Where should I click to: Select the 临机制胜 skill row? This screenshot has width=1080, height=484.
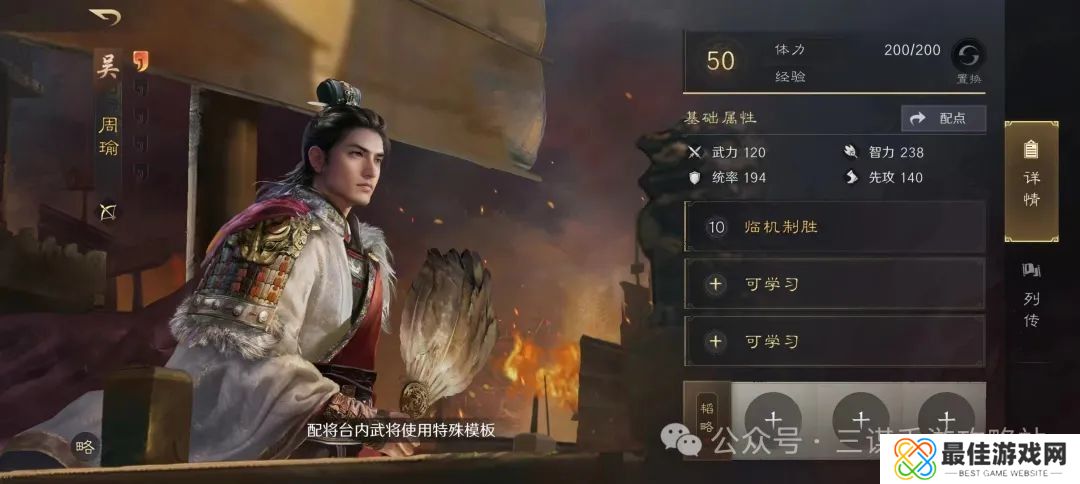pos(834,227)
